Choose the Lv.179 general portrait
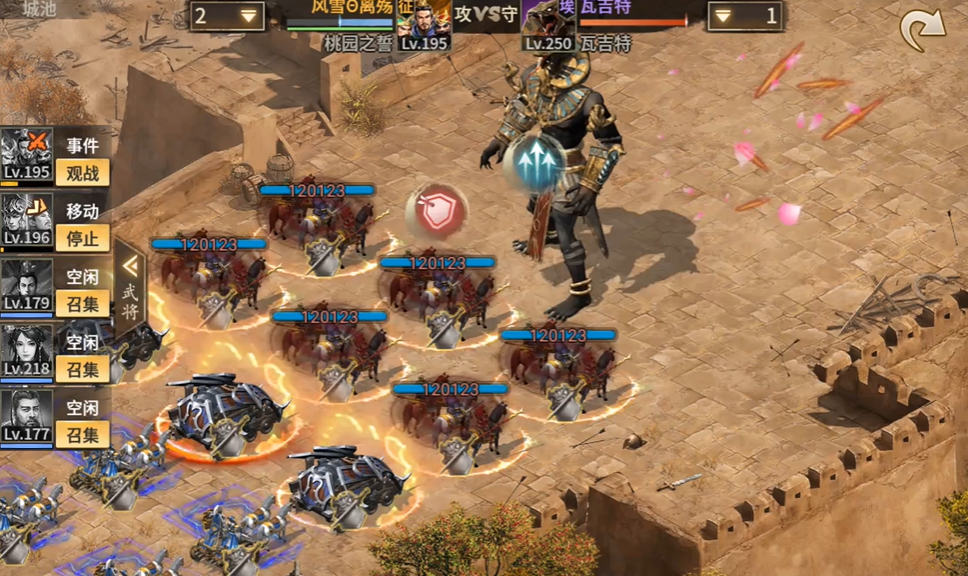 (26, 285)
